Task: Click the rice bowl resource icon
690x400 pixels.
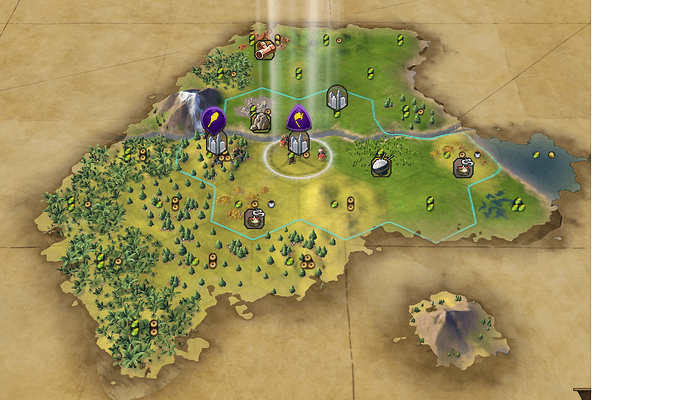Action: [380, 166]
